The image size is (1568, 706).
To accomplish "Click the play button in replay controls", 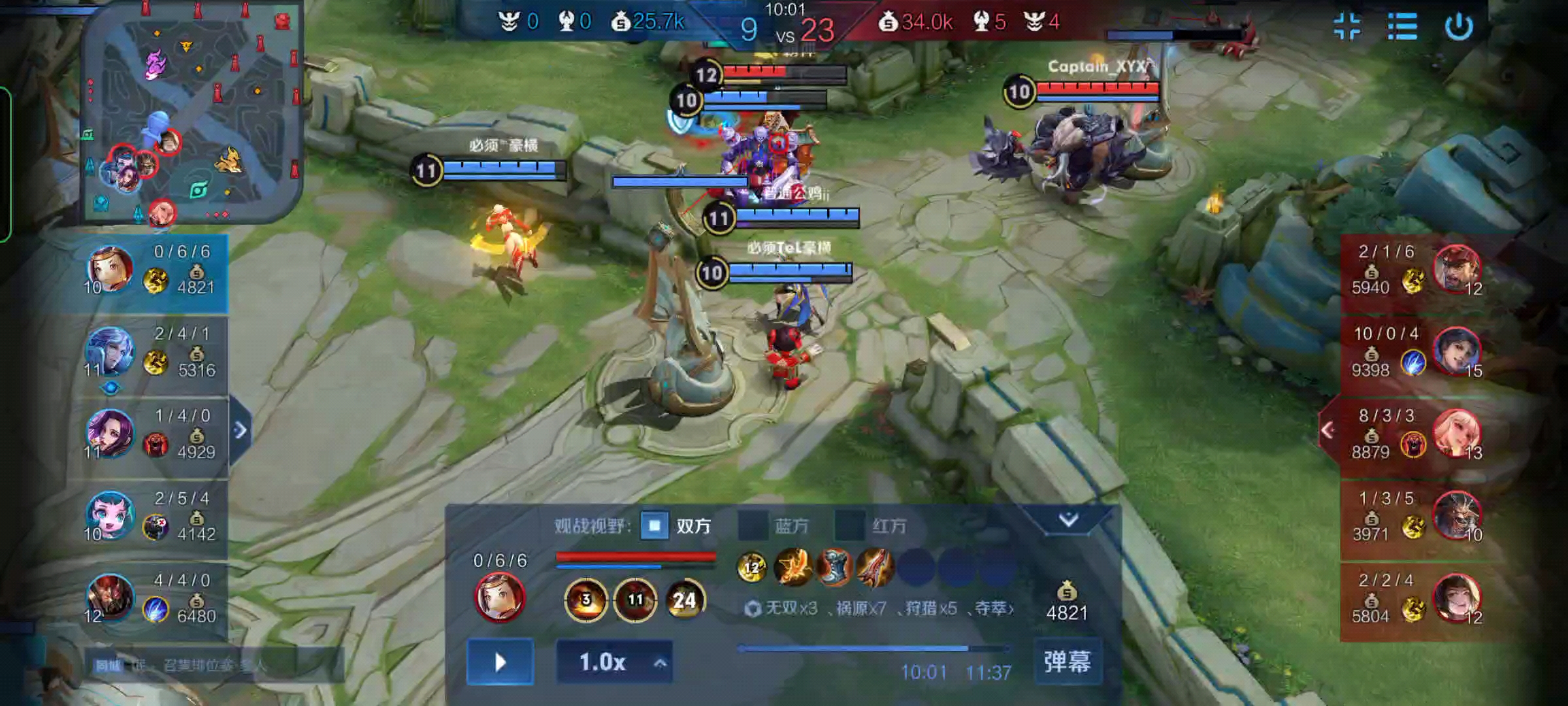I will (x=500, y=662).
